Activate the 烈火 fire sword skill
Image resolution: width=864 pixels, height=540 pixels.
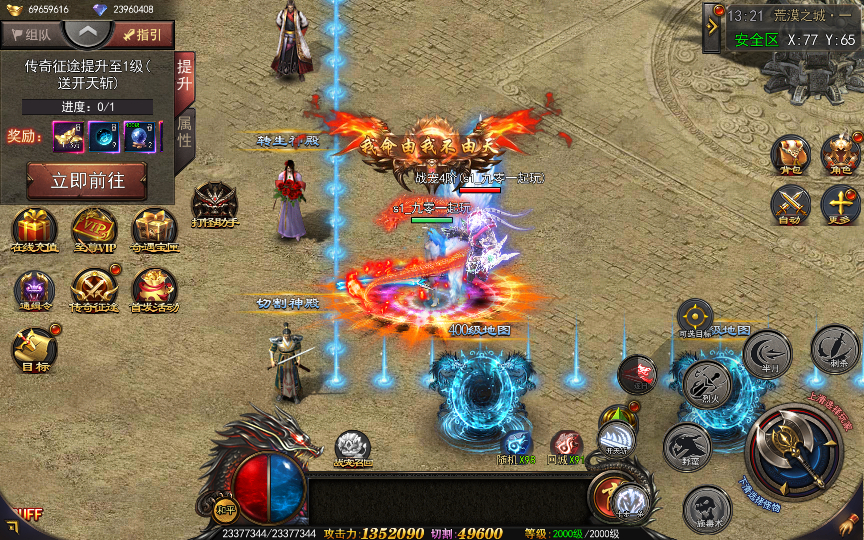click(x=707, y=383)
